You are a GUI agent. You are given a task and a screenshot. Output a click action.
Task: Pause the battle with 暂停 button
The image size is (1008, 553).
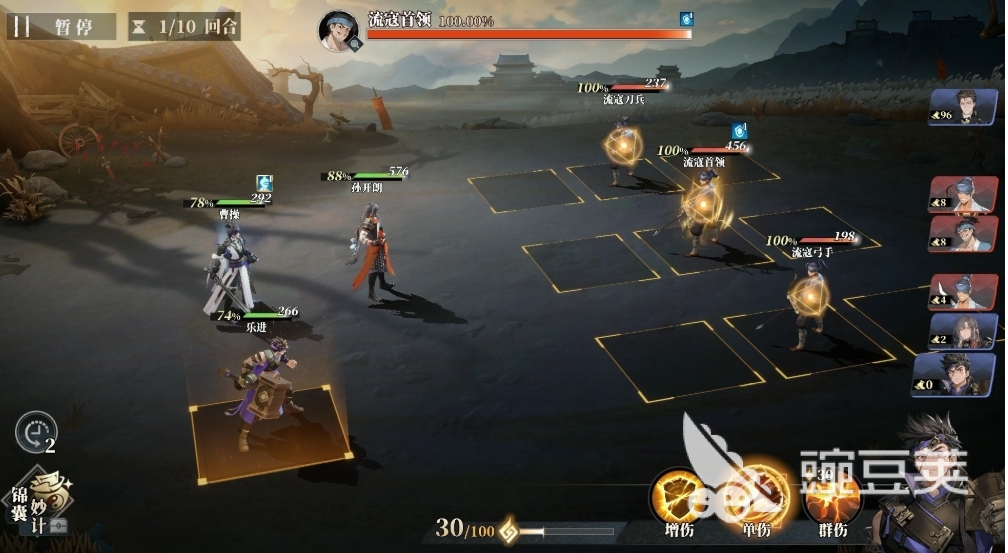click(x=60, y=26)
